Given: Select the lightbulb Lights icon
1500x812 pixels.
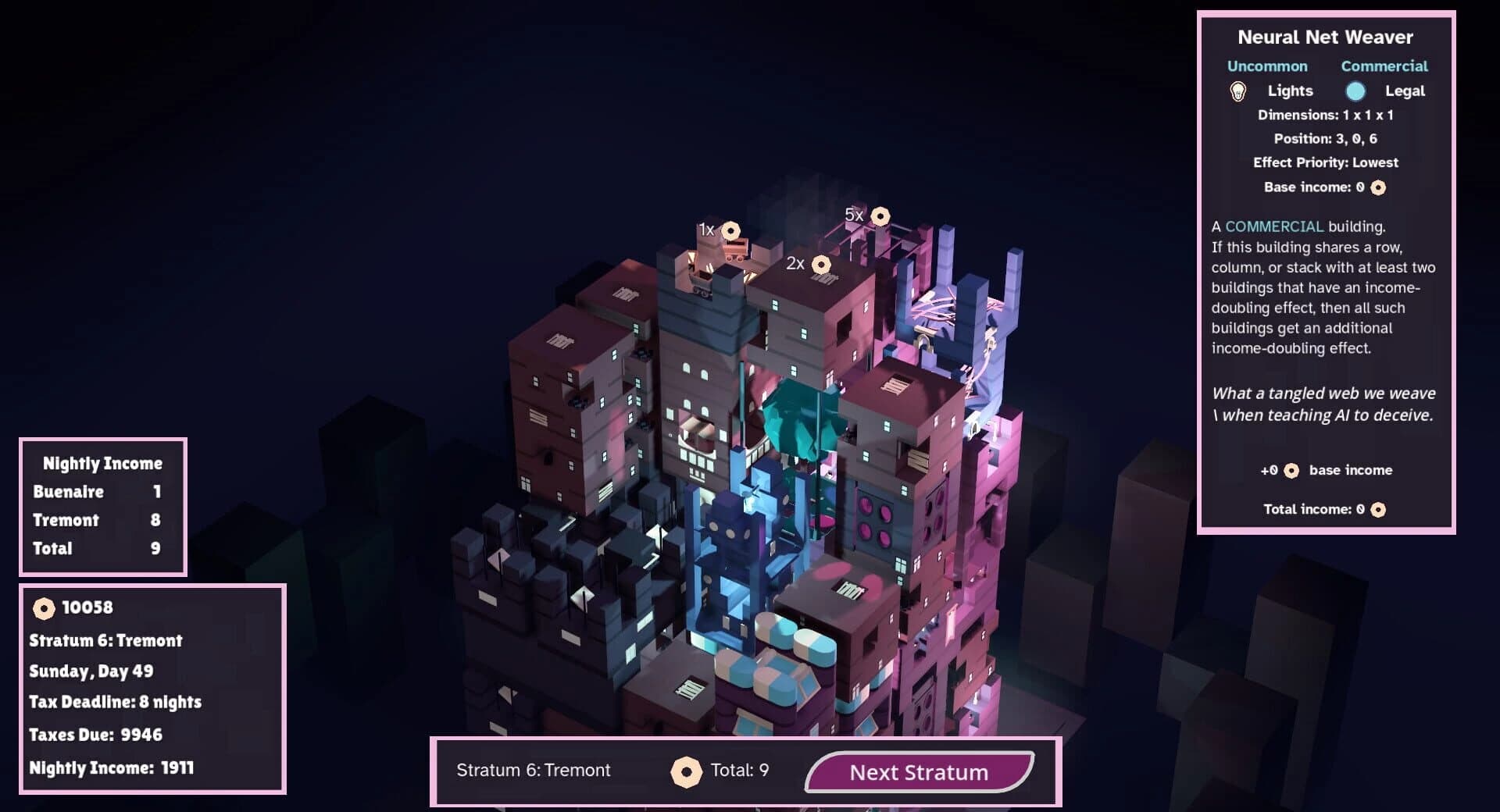Looking at the screenshot, I should (1238, 91).
